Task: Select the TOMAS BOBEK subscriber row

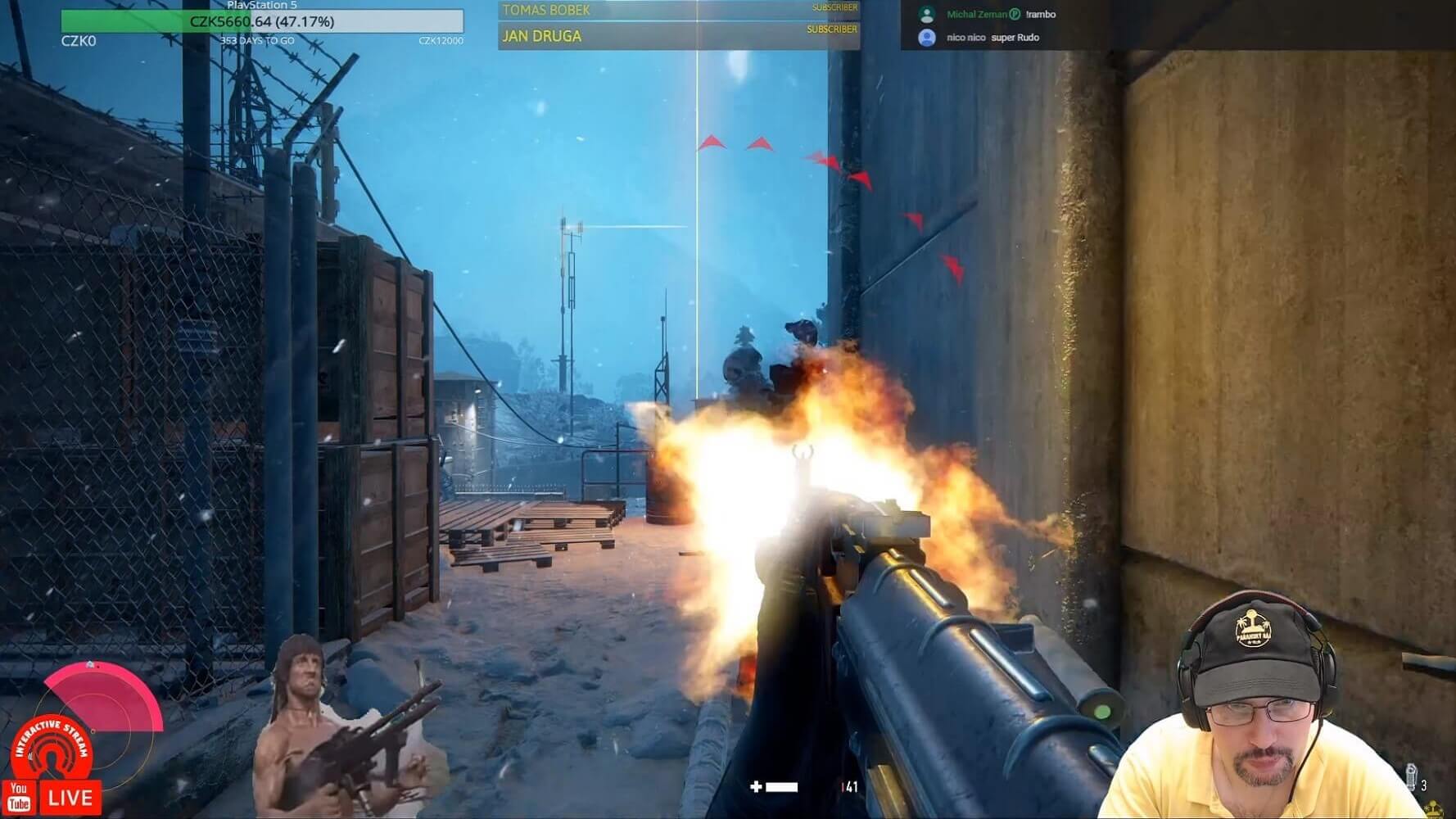Action: coord(678,10)
